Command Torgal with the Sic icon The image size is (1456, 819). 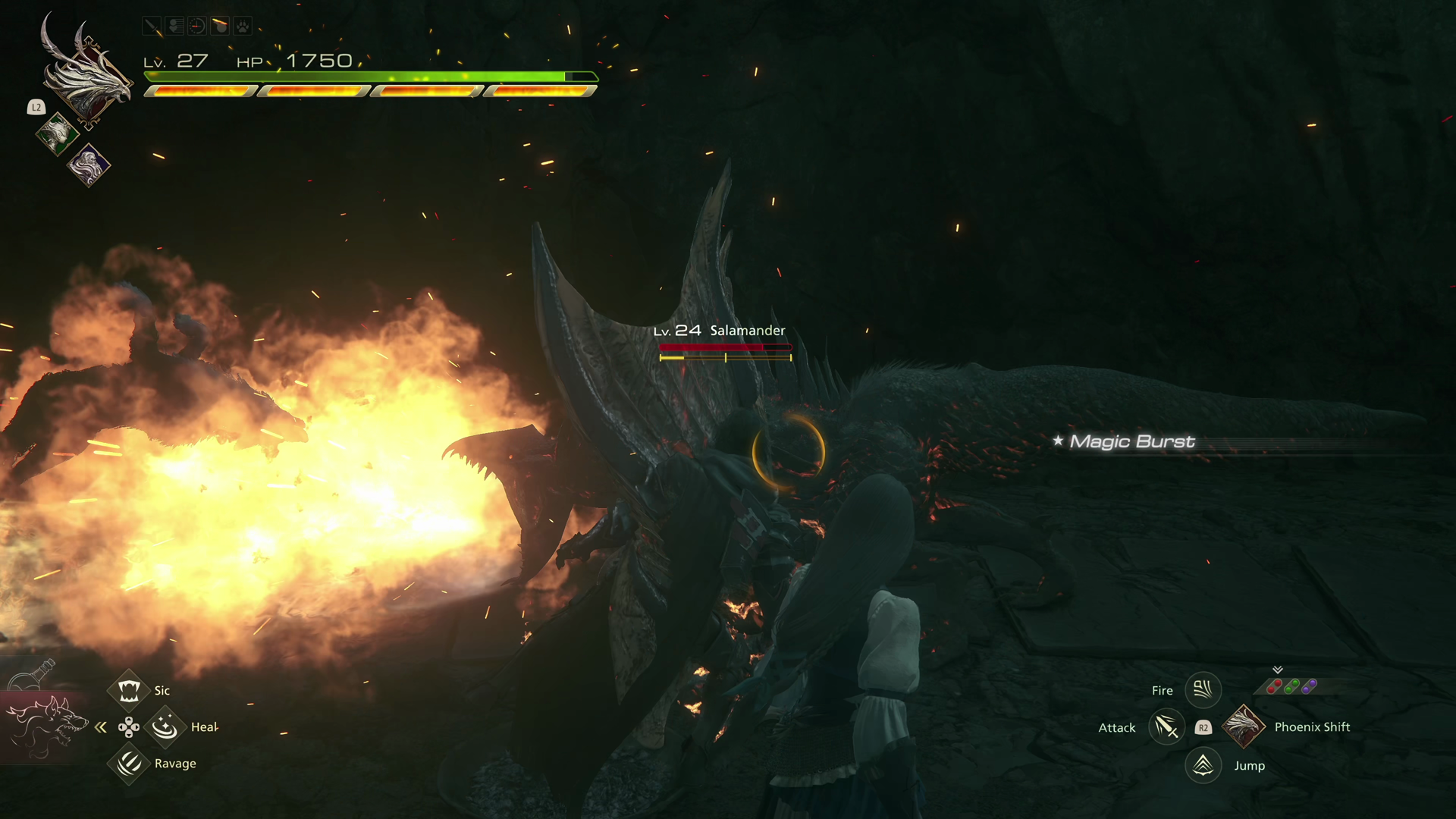[128, 690]
